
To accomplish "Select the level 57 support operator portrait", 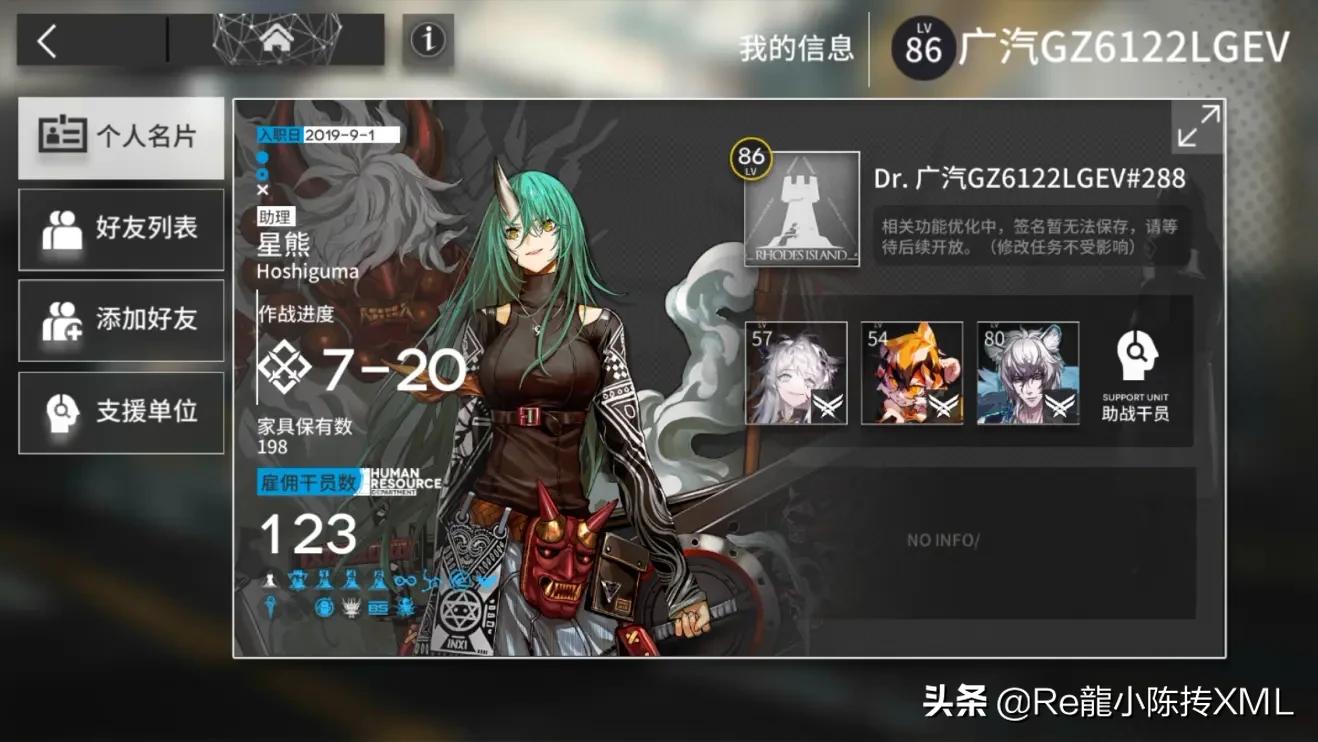I will (x=794, y=373).
